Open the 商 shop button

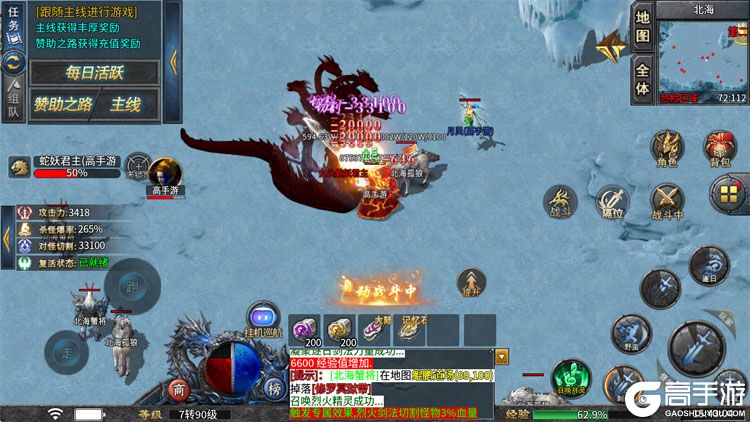(179, 390)
